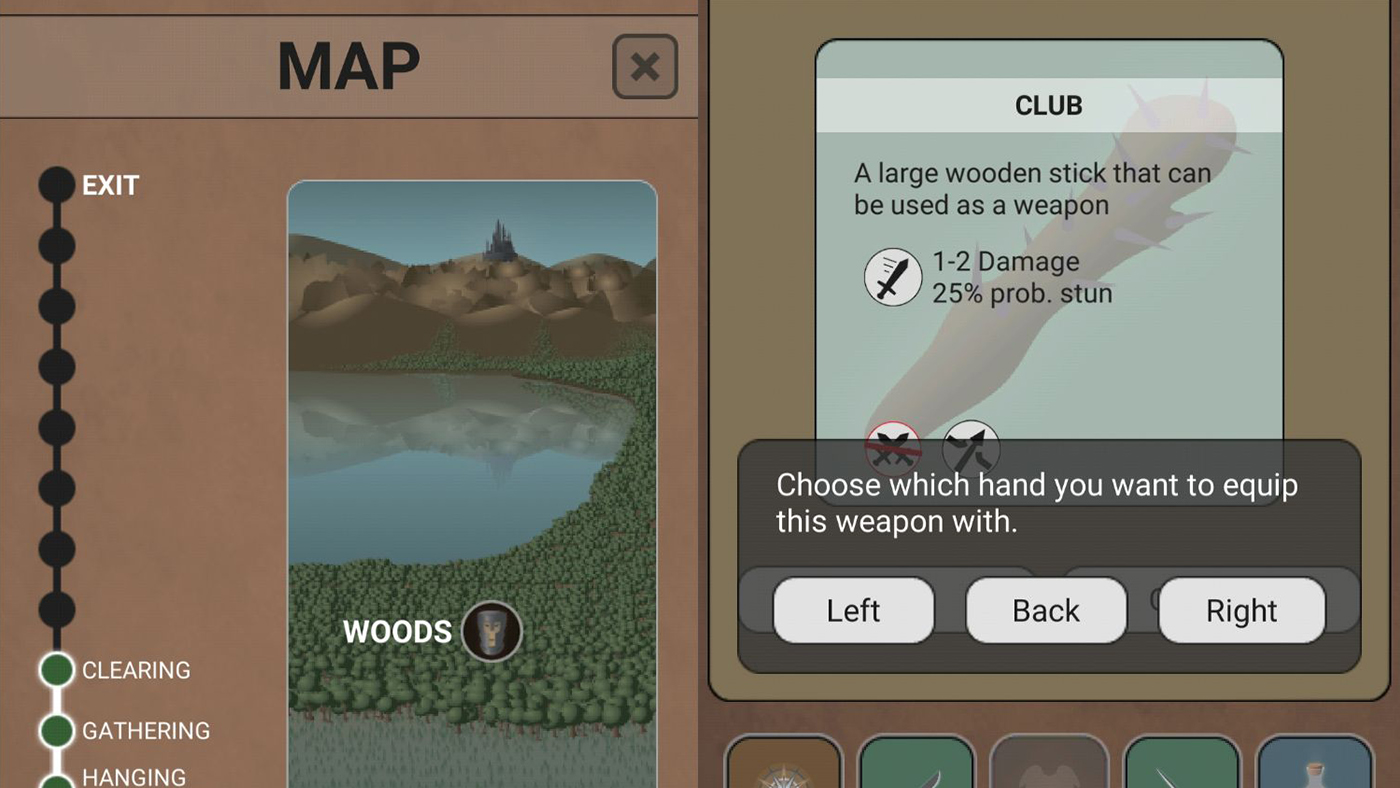Select the EXIT node on the path tracker
1400x788 pixels.
tap(56, 183)
